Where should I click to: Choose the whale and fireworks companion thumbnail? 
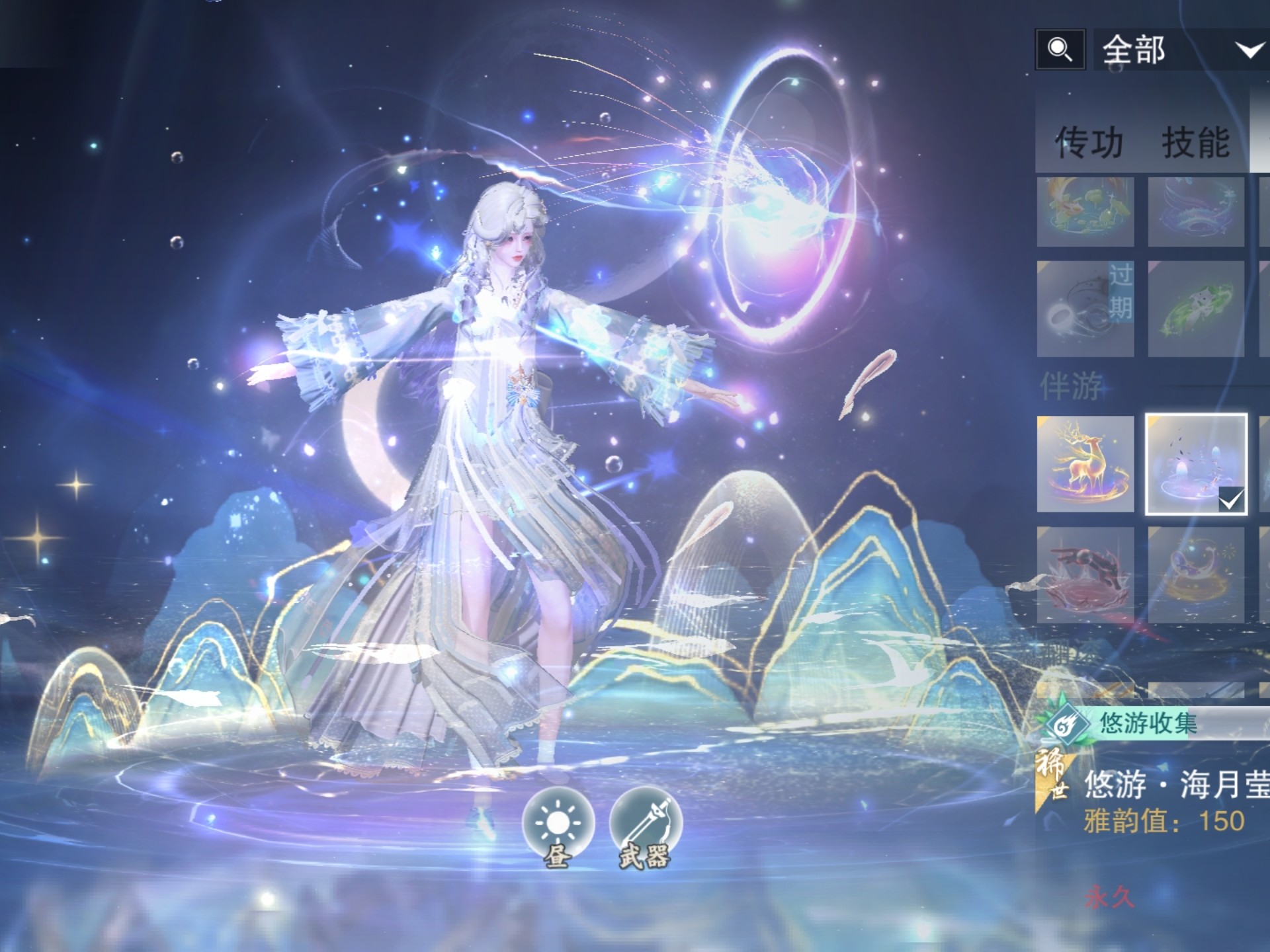(x=1196, y=575)
